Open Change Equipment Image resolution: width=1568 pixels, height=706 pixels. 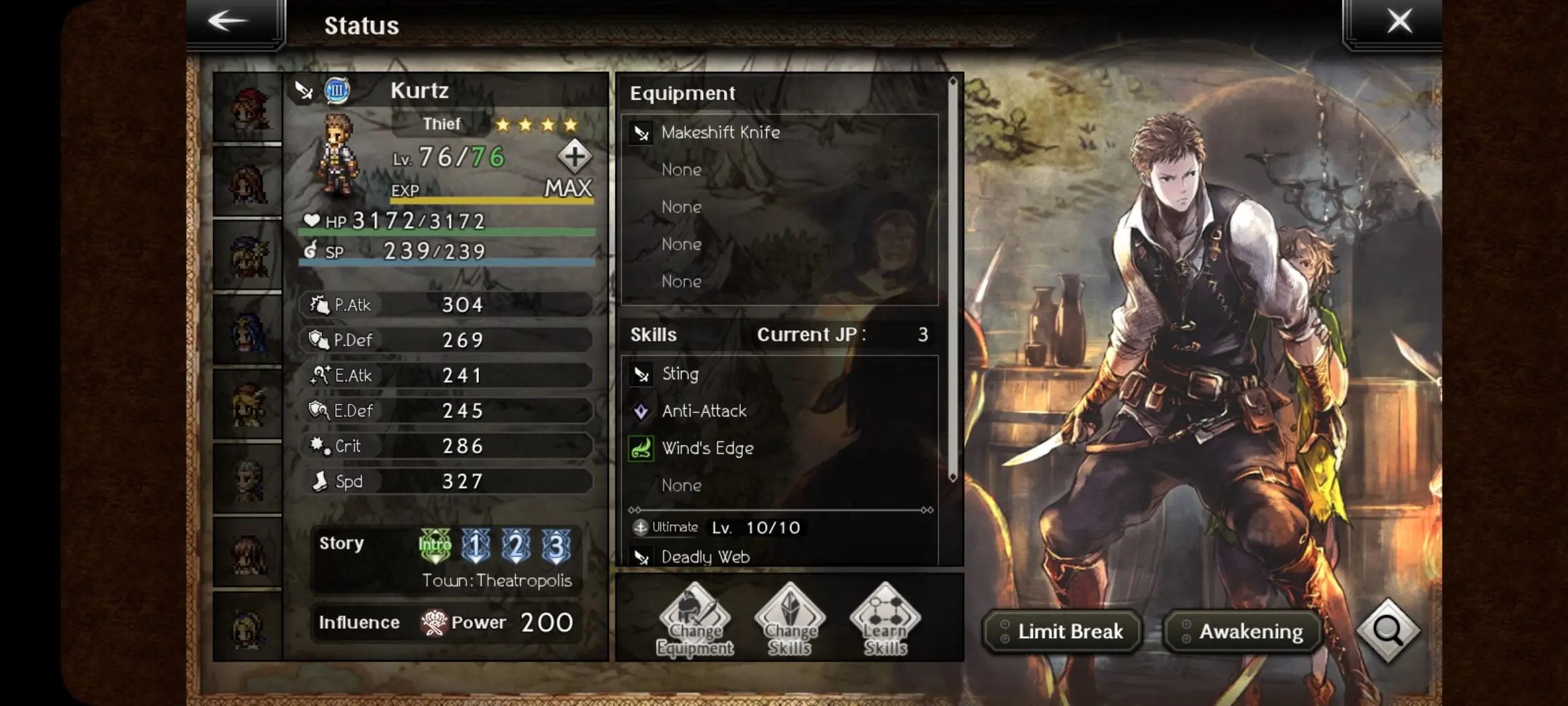(694, 620)
